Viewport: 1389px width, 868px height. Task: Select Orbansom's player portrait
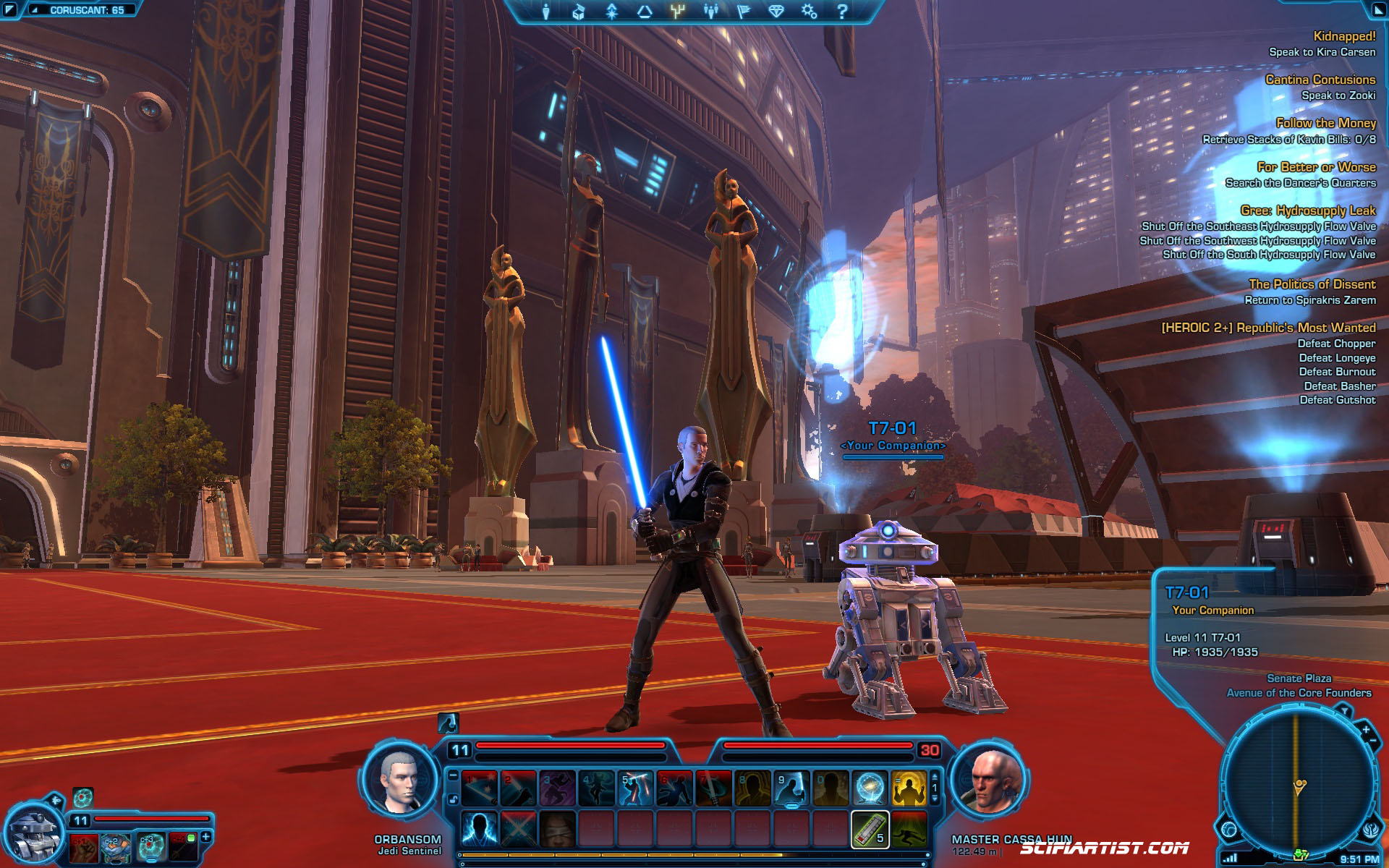point(400,782)
